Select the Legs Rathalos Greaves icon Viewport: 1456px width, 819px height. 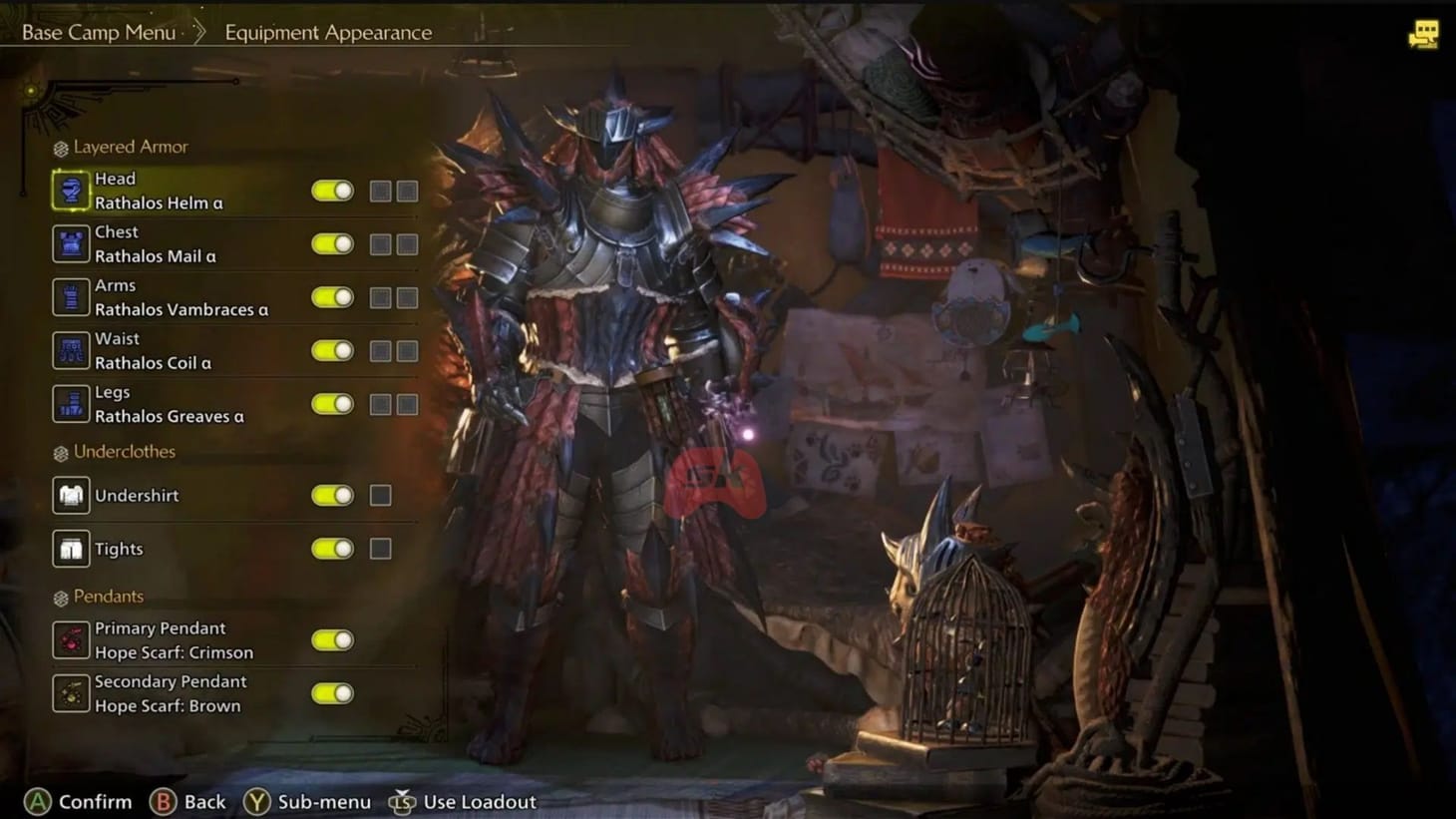tap(70, 403)
